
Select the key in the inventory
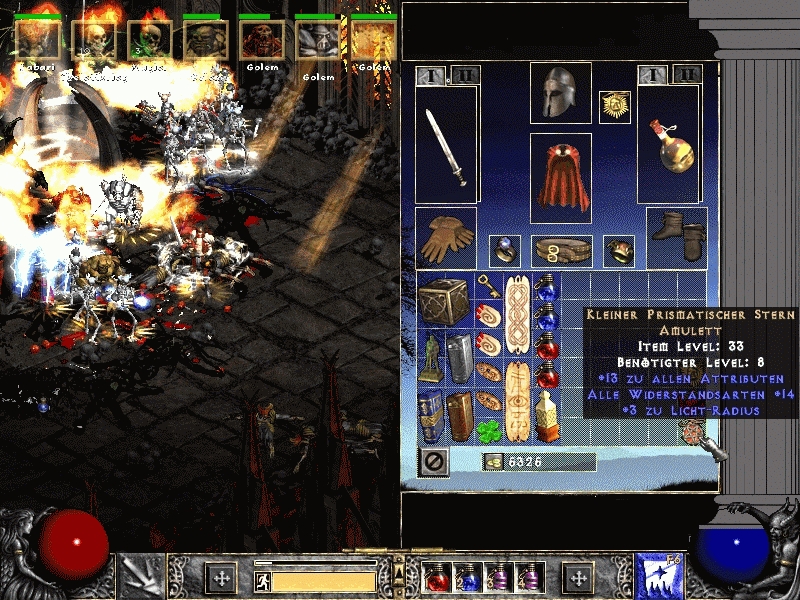[487, 287]
